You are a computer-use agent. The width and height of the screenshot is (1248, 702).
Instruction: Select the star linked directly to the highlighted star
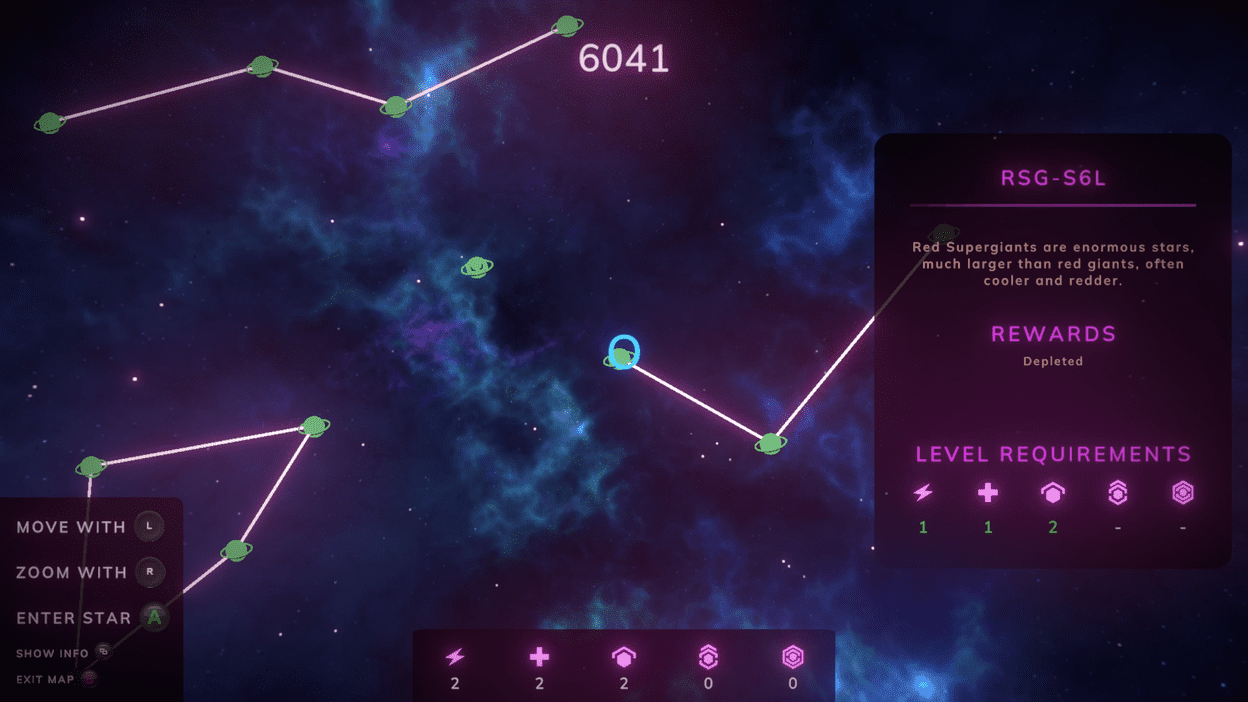(770, 443)
